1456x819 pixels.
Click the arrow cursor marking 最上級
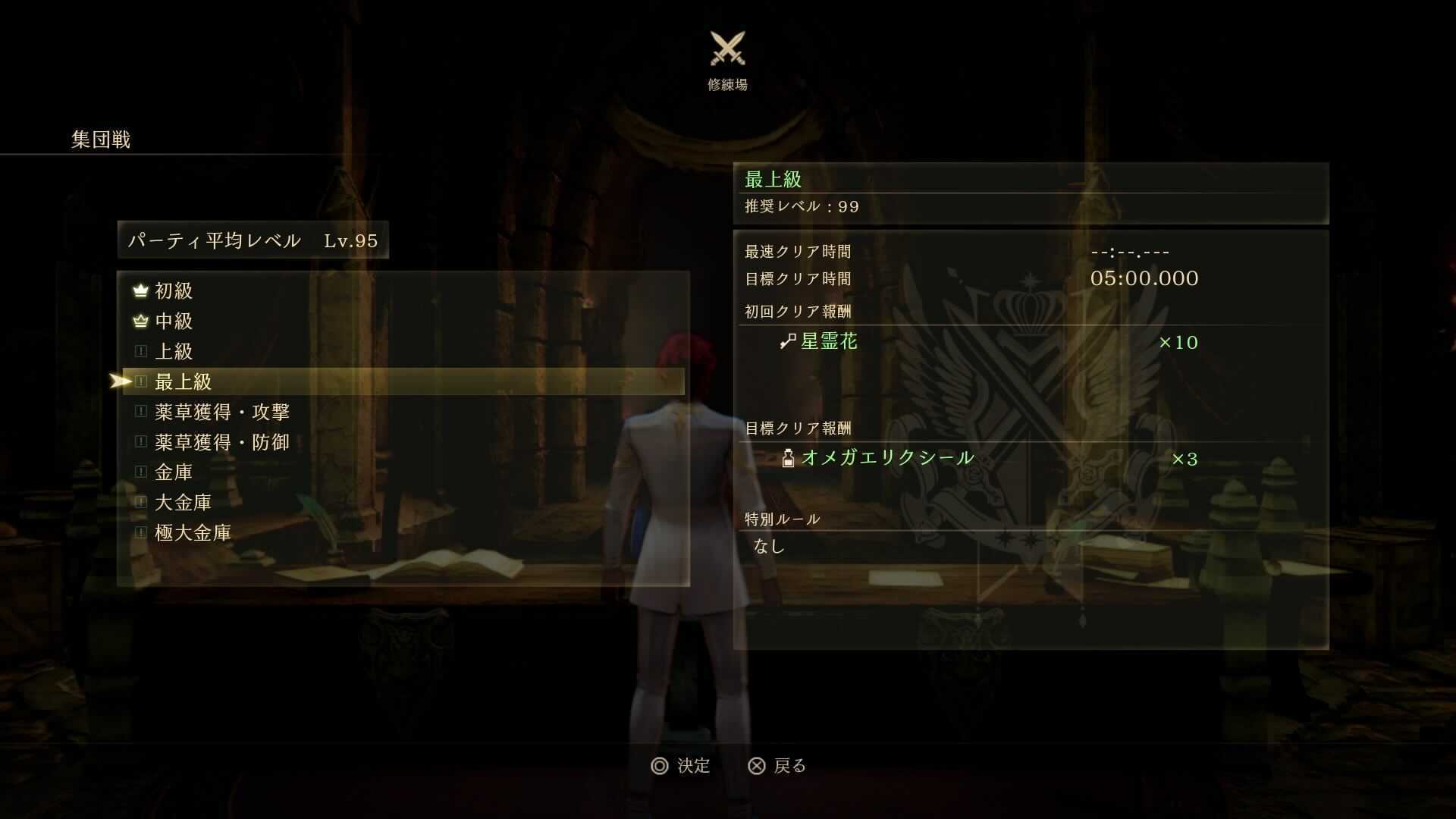(x=121, y=381)
